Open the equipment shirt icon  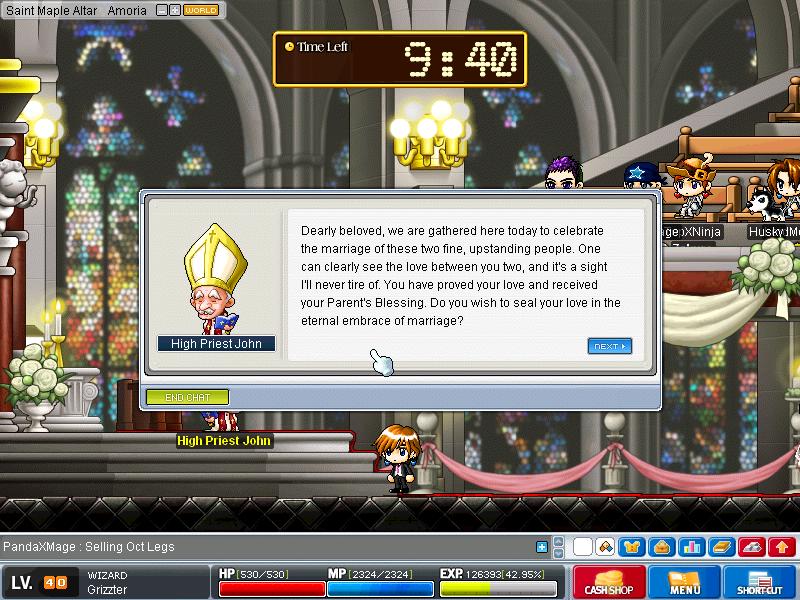click(633, 547)
